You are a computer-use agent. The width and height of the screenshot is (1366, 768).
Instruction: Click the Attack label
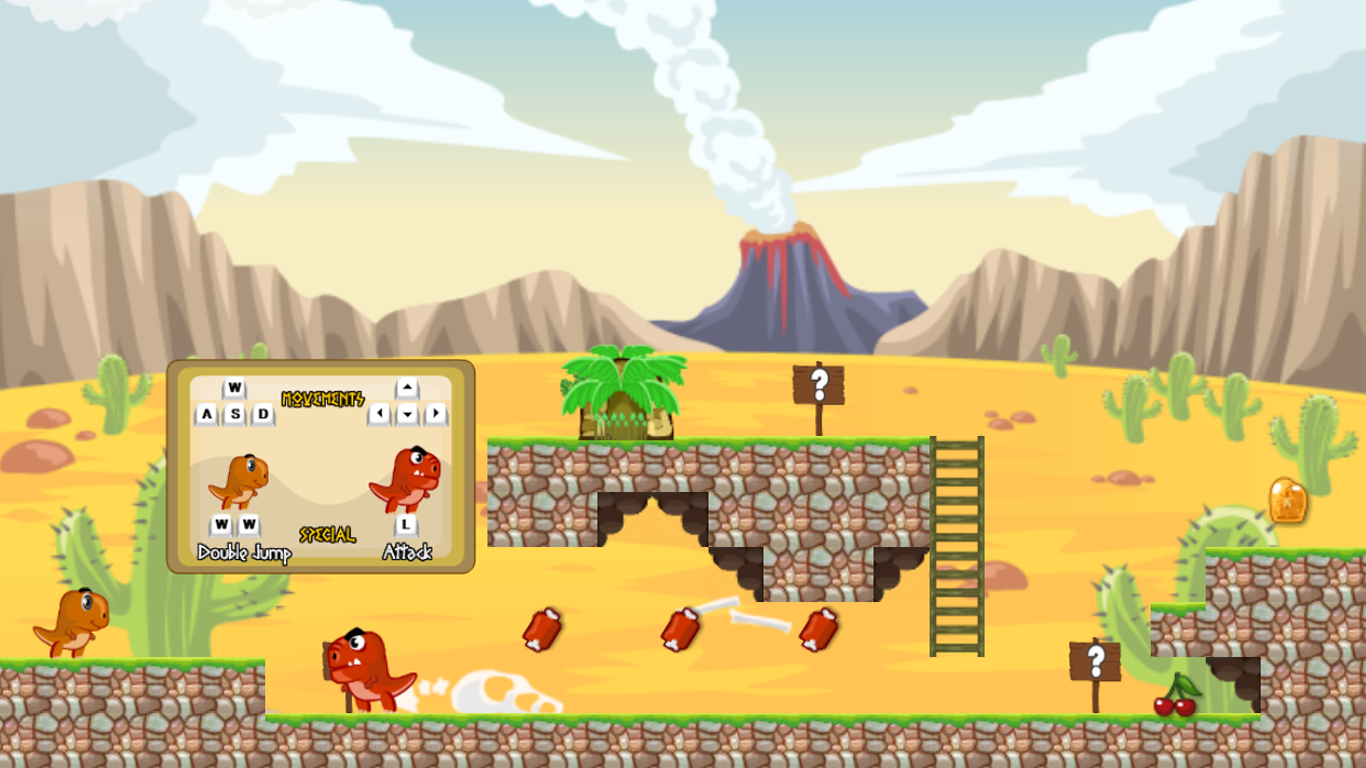[x=409, y=550]
